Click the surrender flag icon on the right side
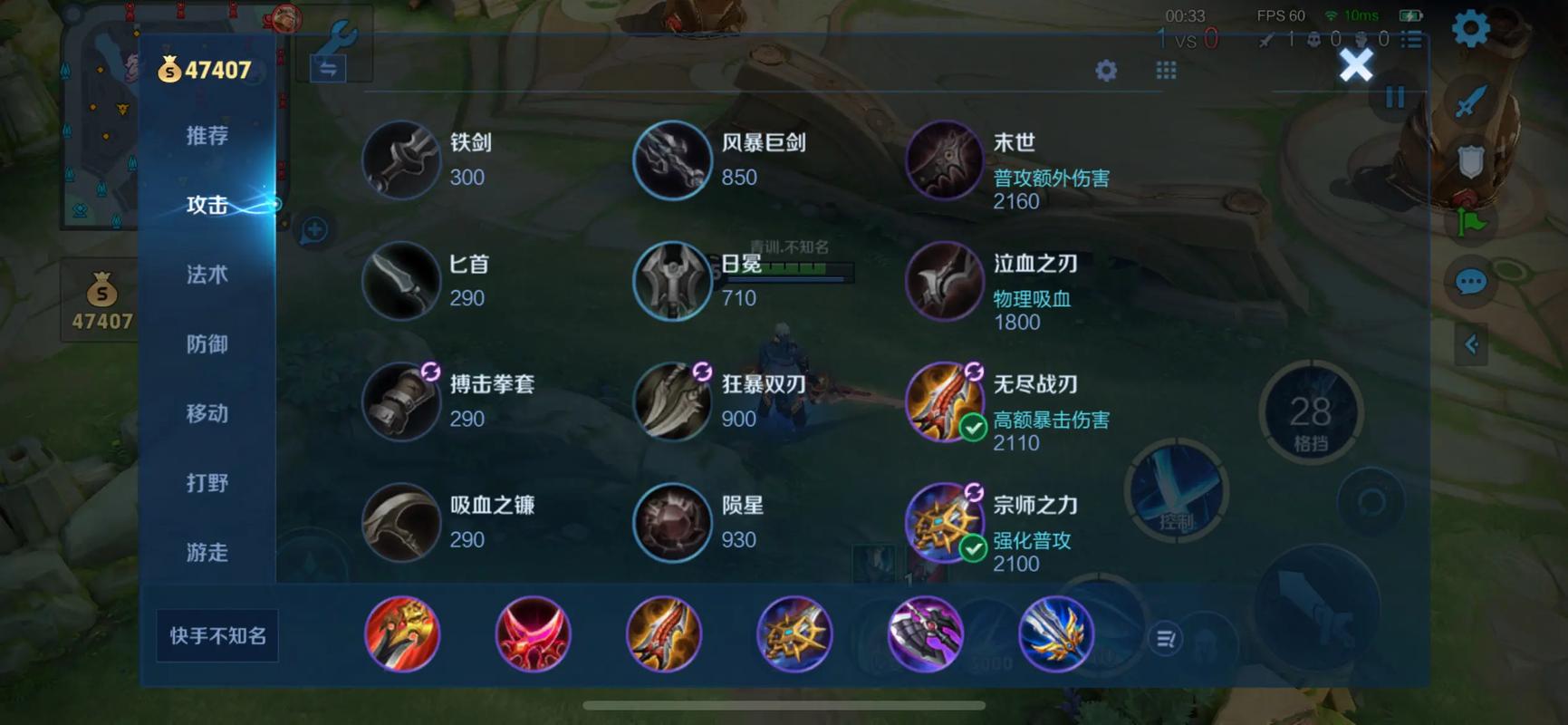The height and width of the screenshot is (725, 1568). (x=1469, y=223)
